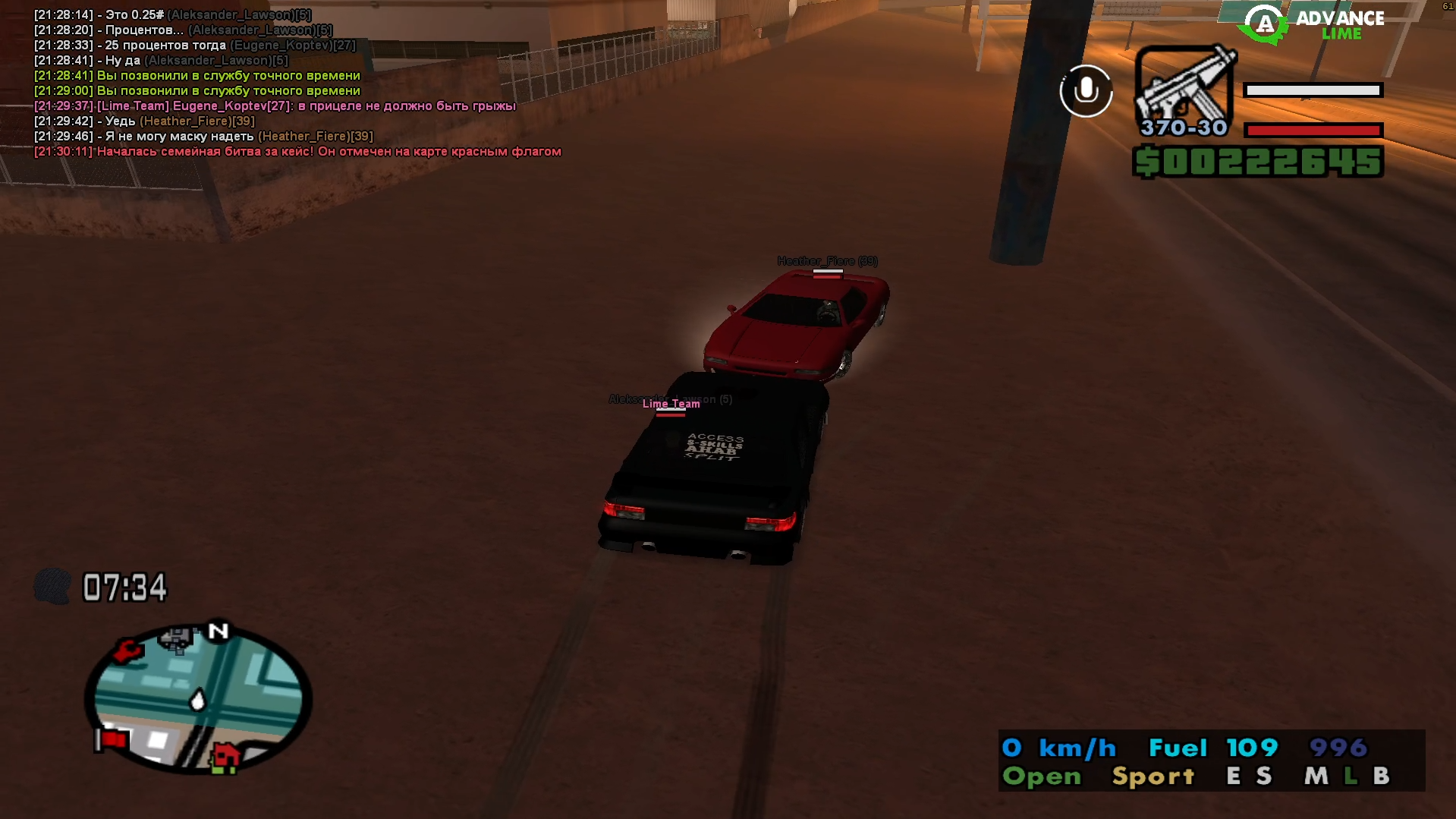Click the north indicator on the minimap
This screenshot has height=819, width=1456.
216,632
